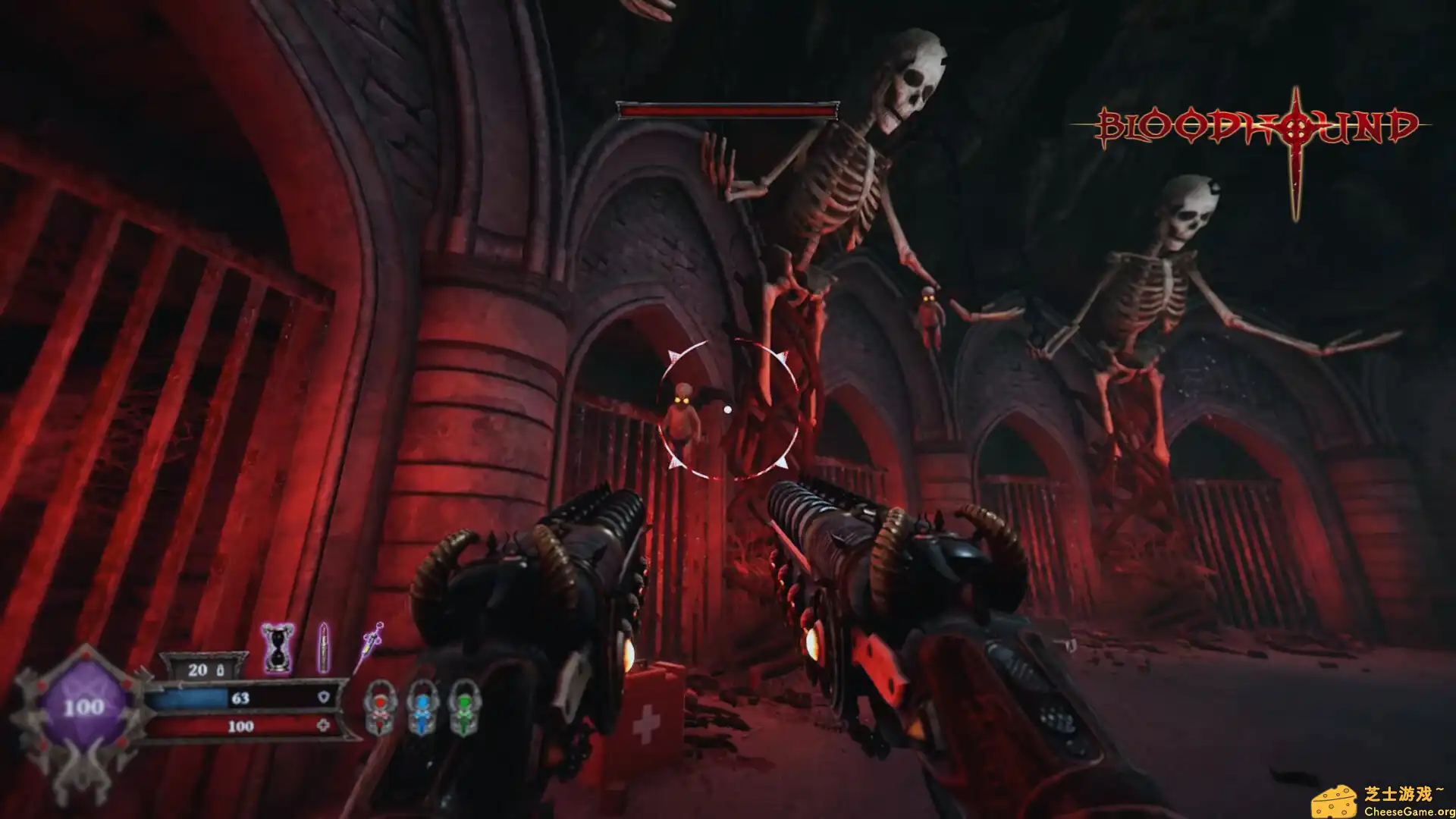
Task: Click the purple gem emblem showing 100
Action: (x=83, y=708)
